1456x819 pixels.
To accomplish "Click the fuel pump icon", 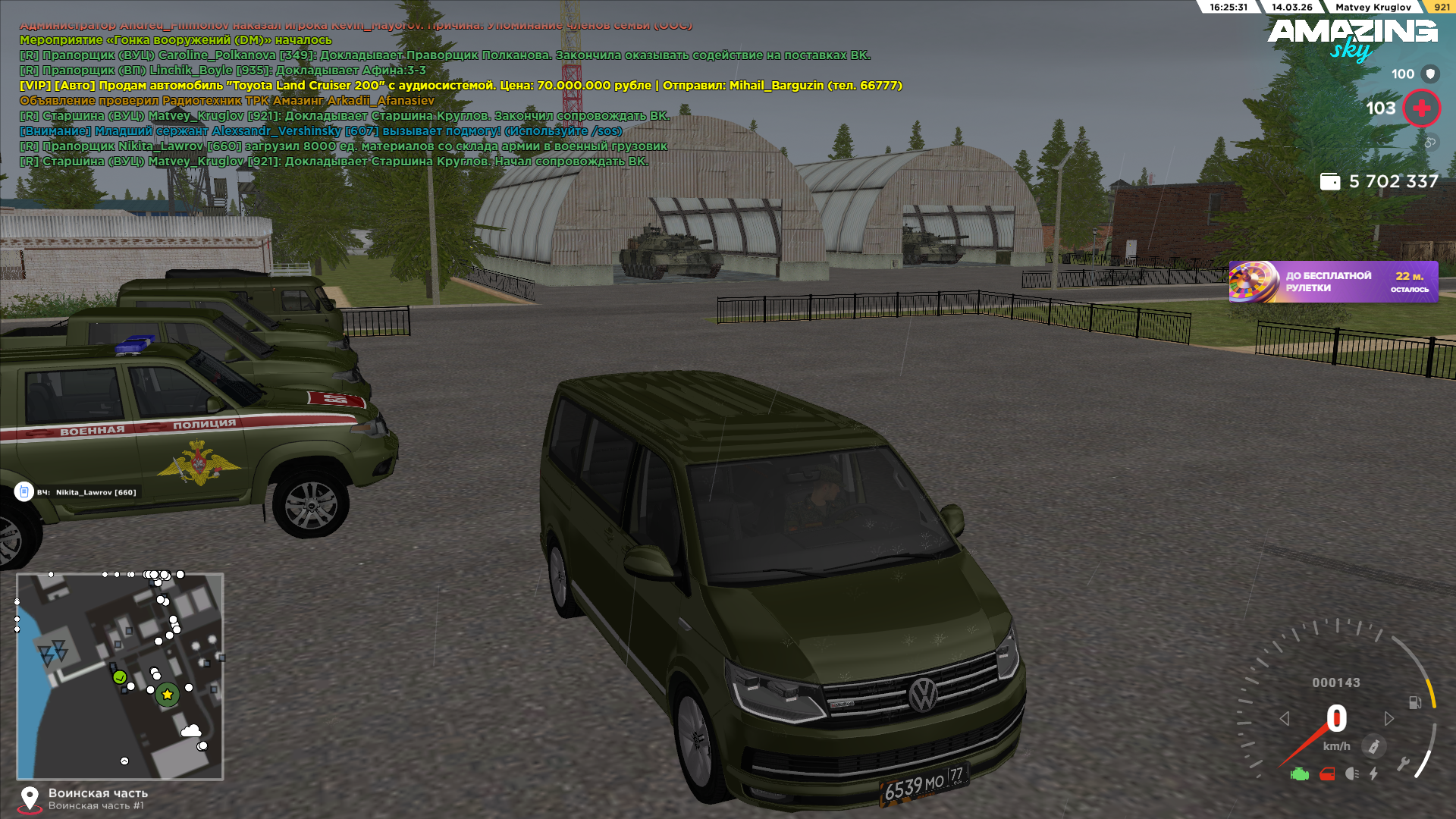I will pos(1415,702).
